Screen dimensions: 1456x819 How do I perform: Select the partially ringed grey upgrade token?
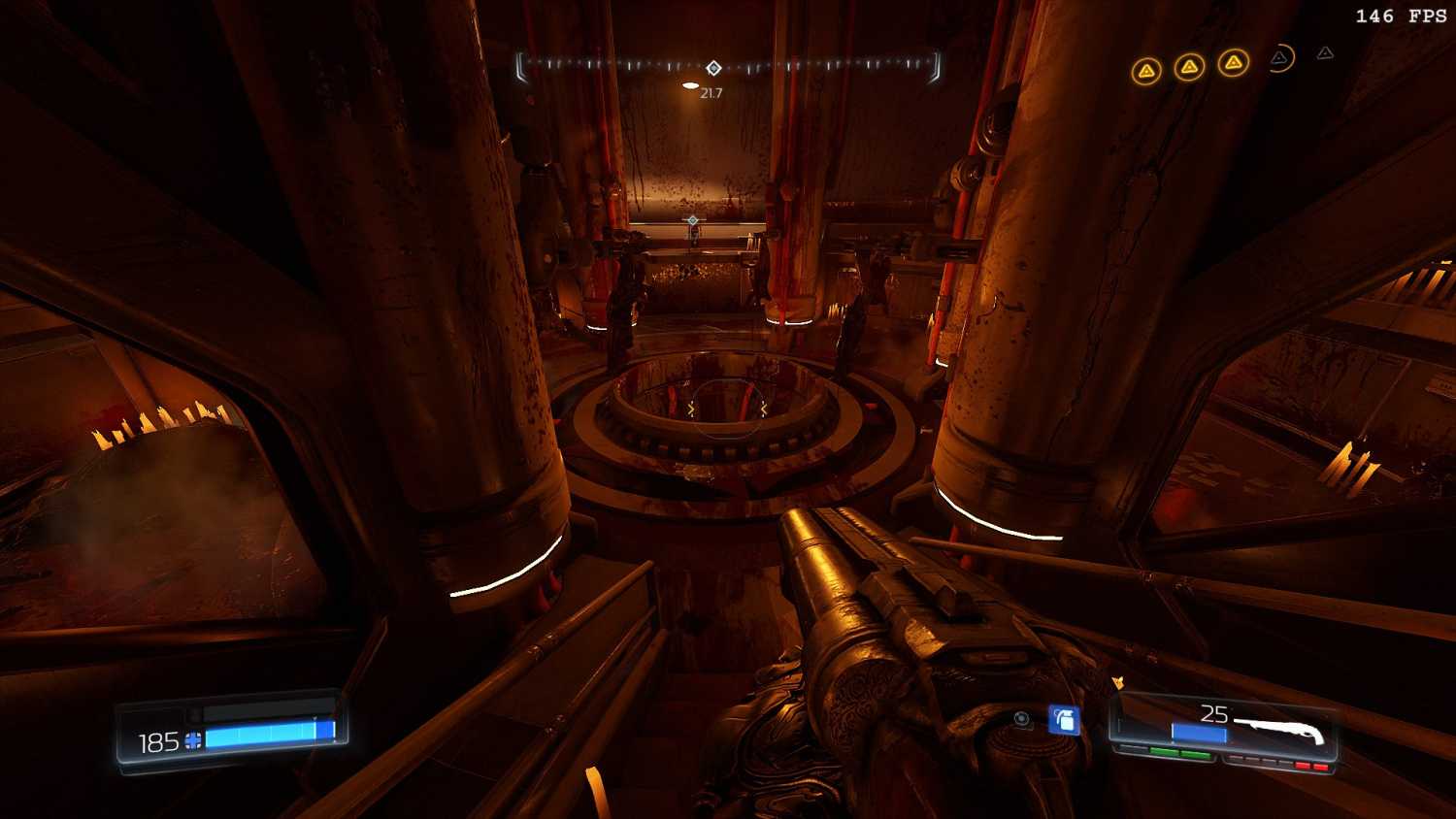click(x=1280, y=59)
